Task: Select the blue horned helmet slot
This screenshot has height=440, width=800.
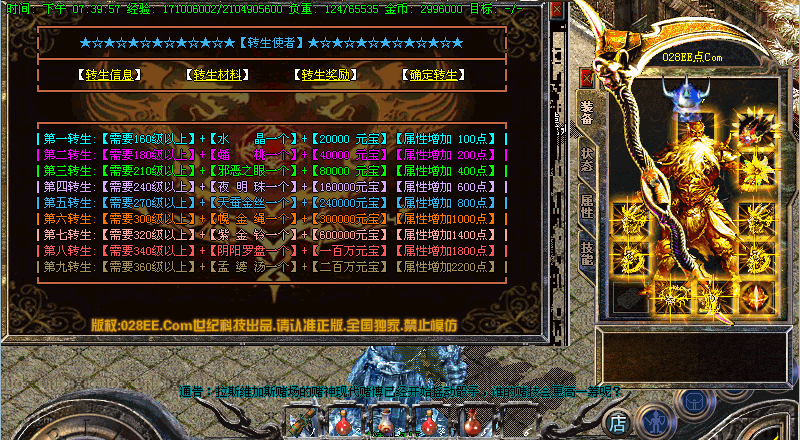Action: coord(691,95)
